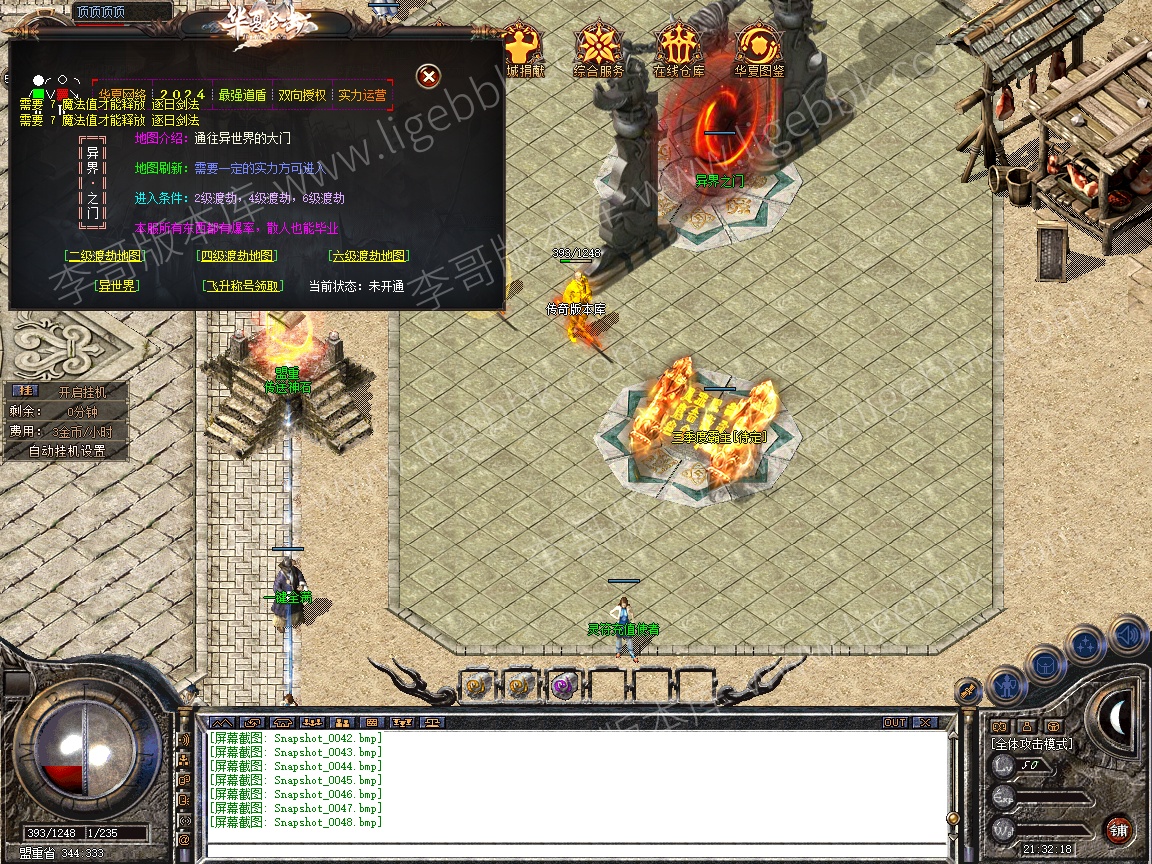
Task: Click the 开启挂机 auto-play button
Action: point(80,392)
